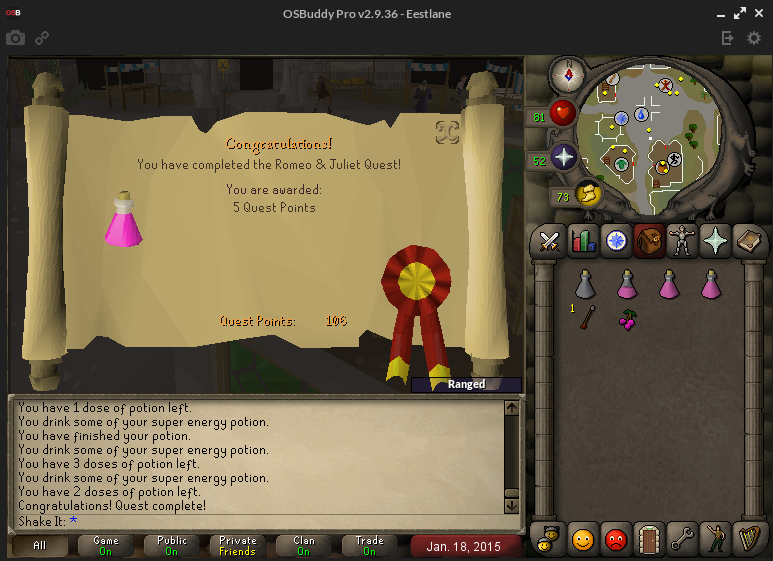Viewport: 773px width, 561px height.
Task: Activate quick prayers via the prayer orb
Action: tap(564, 158)
